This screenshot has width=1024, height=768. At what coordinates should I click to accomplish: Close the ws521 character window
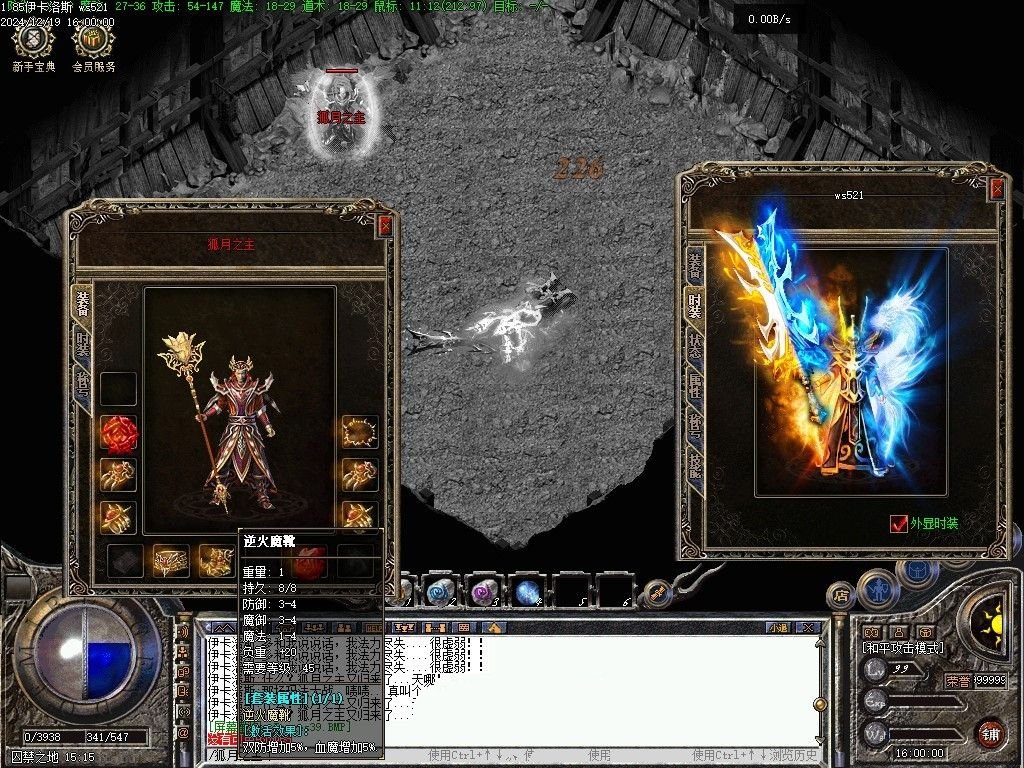[996, 189]
